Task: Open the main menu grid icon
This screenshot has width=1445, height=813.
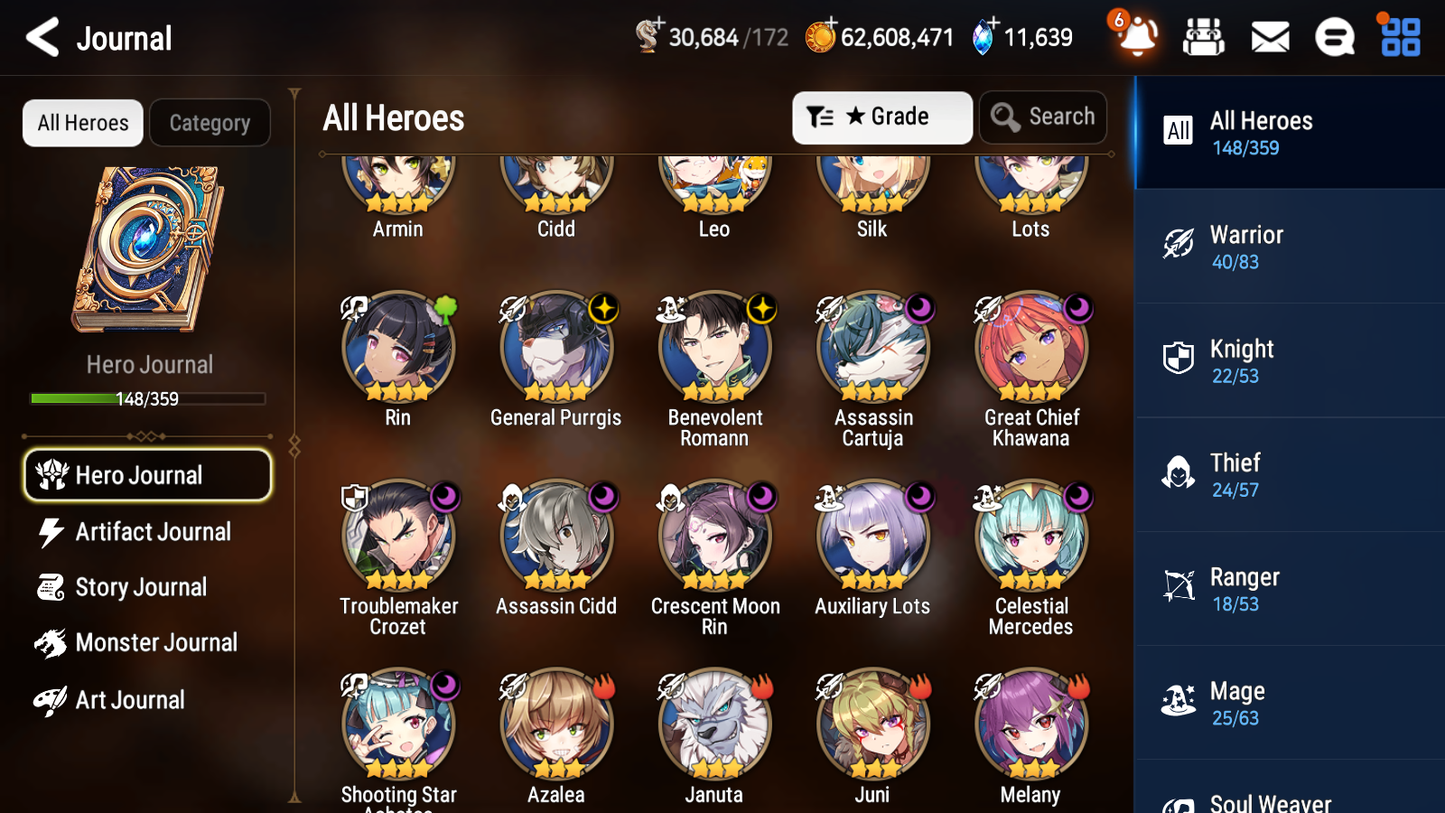Action: click(1398, 36)
